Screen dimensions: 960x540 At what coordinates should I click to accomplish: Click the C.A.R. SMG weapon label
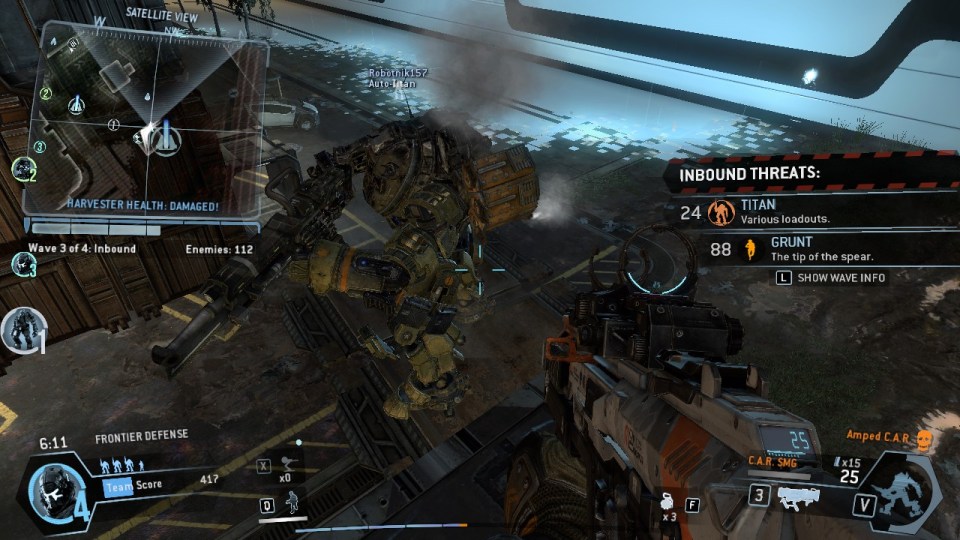(x=772, y=461)
